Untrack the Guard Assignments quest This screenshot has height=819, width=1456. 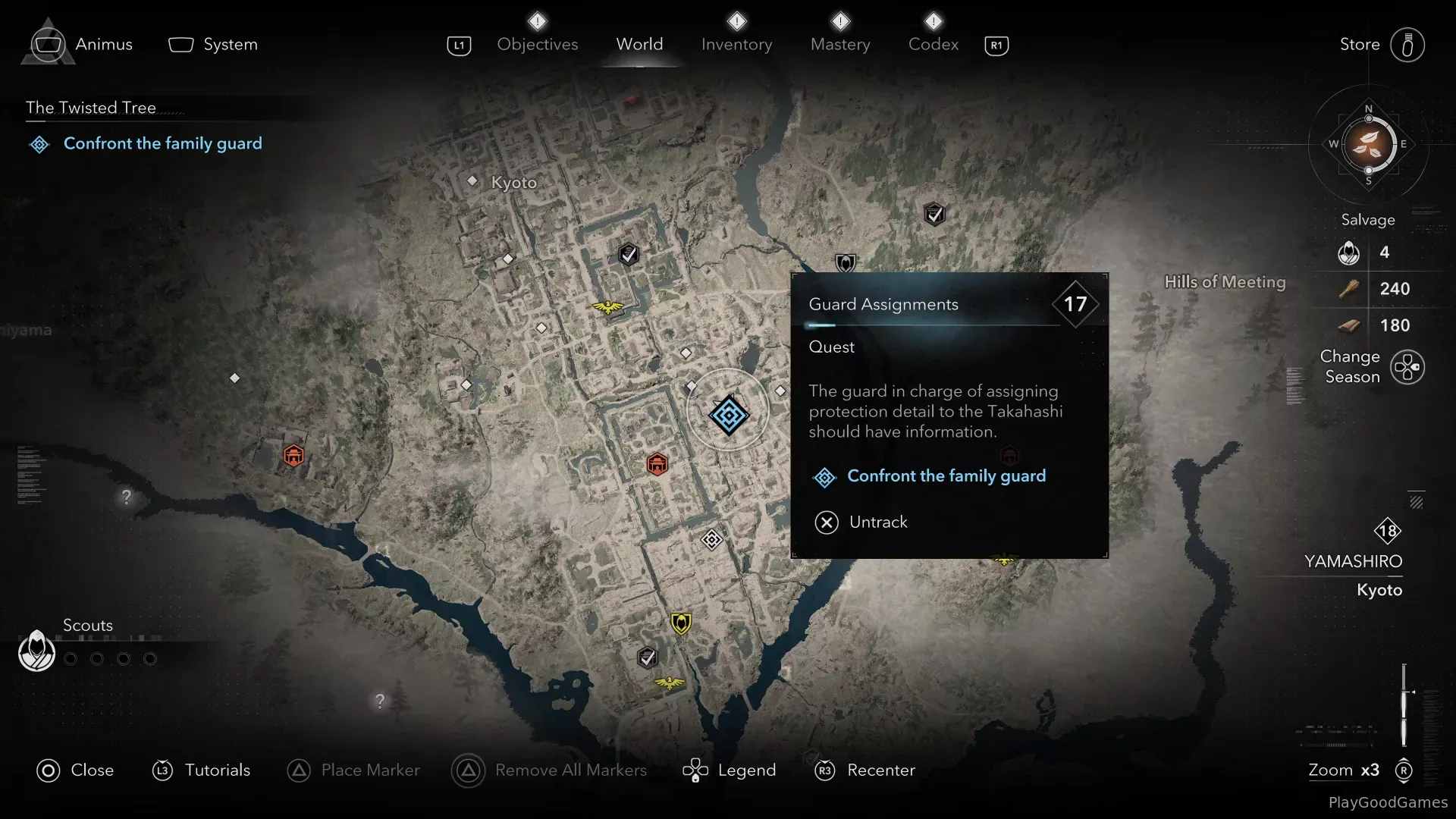(x=861, y=522)
